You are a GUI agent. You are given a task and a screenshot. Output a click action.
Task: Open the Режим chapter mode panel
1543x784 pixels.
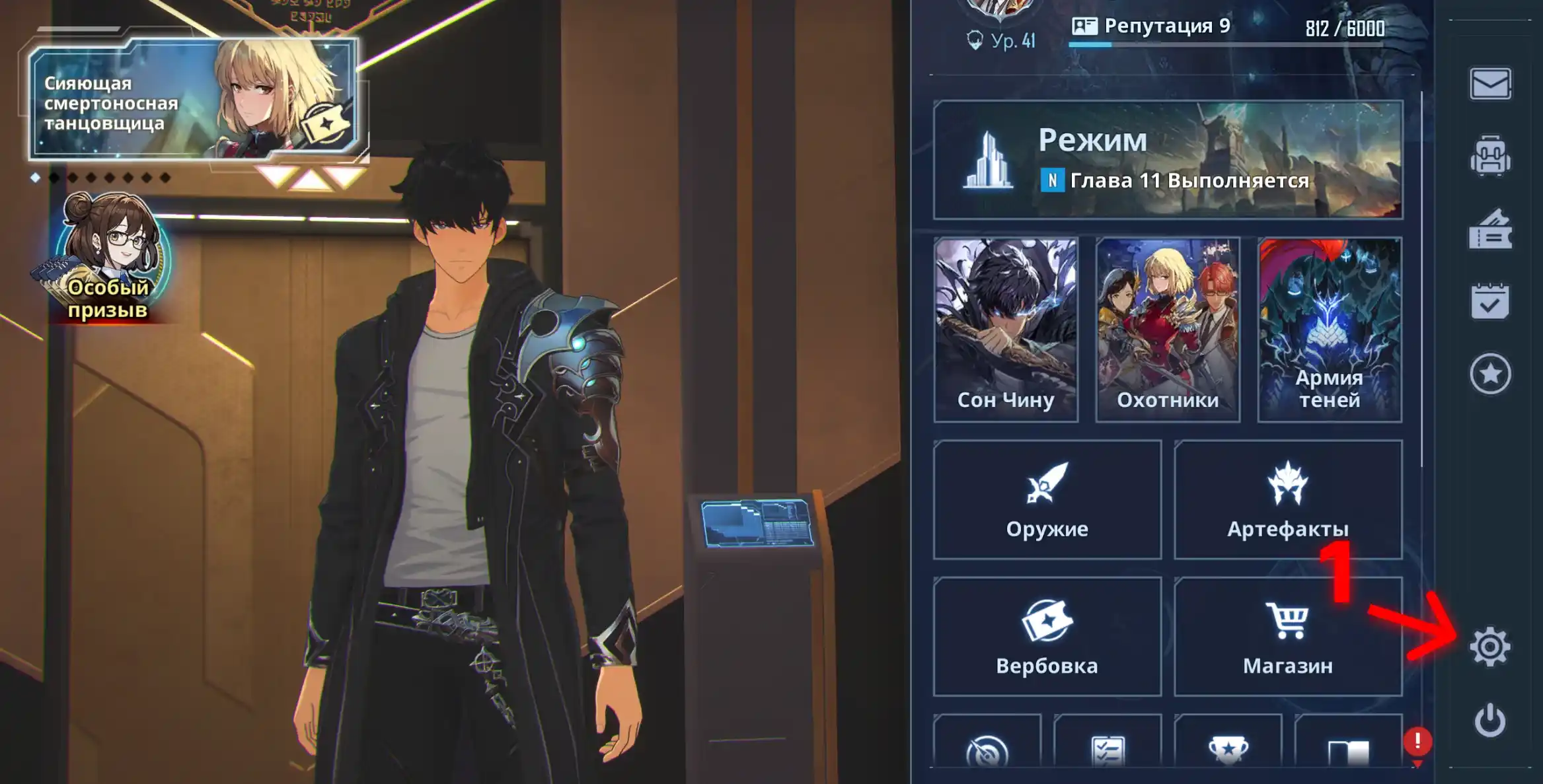(1168, 160)
